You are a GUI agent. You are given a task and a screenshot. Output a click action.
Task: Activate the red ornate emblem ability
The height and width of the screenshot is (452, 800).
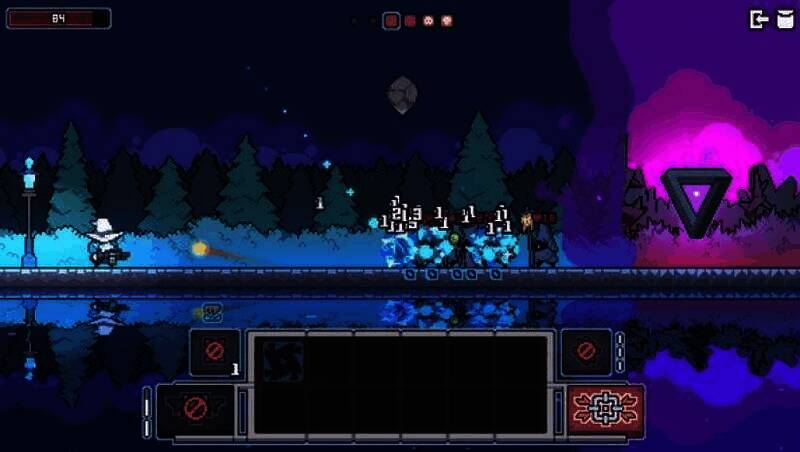(606, 410)
